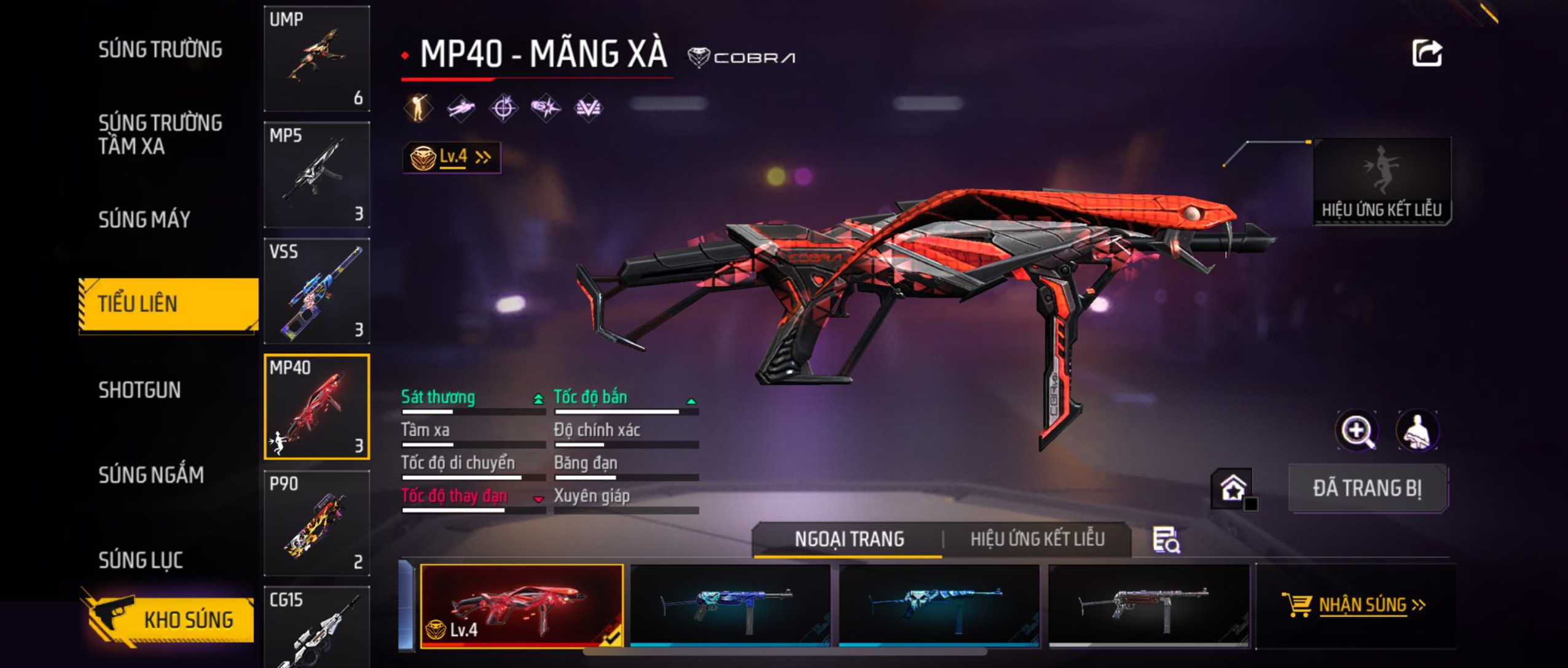Show the character preview icon
Image resolution: width=1568 pixels, height=668 pixels.
click(1417, 430)
